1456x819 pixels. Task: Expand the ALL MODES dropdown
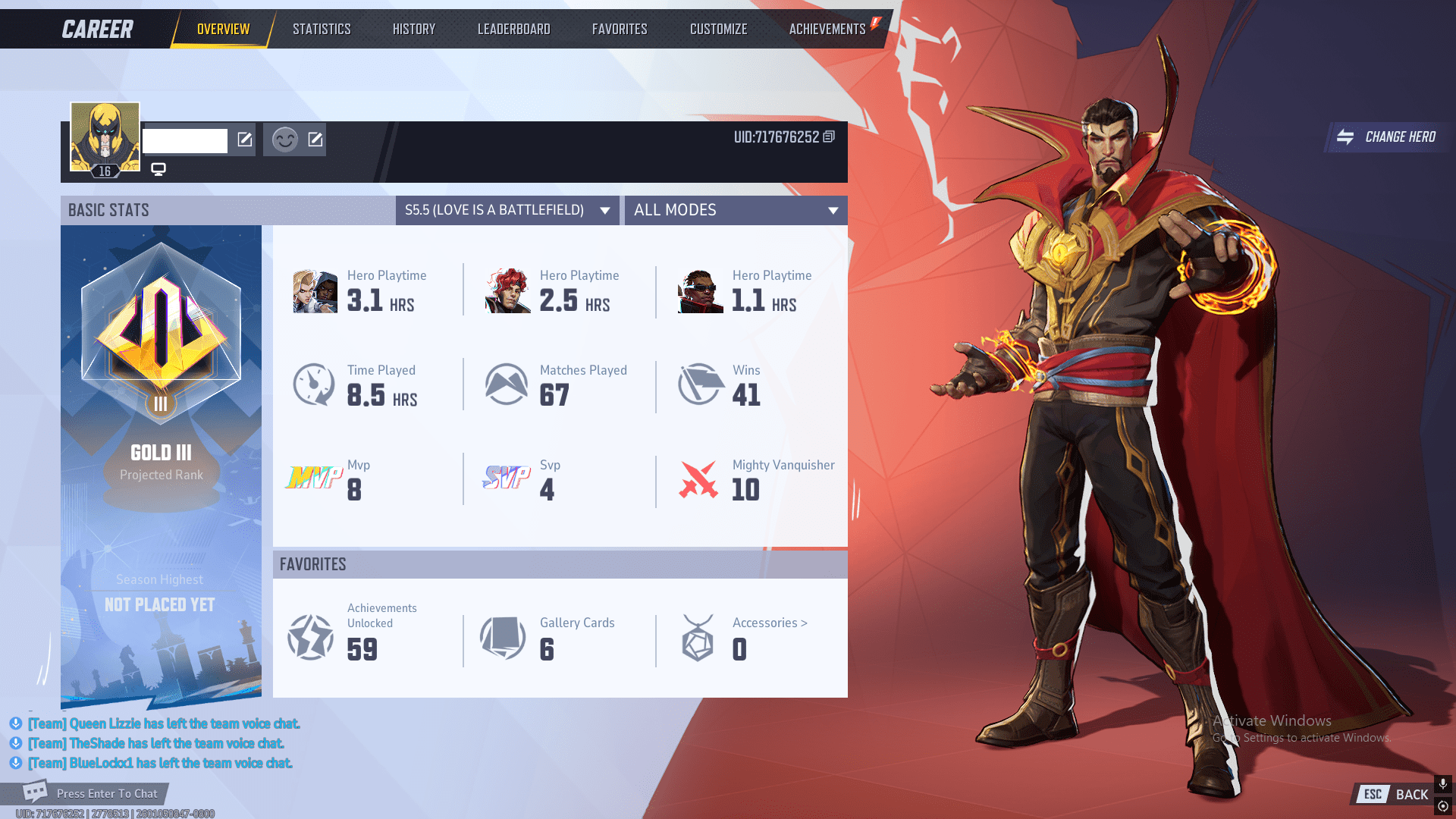pos(735,210)
